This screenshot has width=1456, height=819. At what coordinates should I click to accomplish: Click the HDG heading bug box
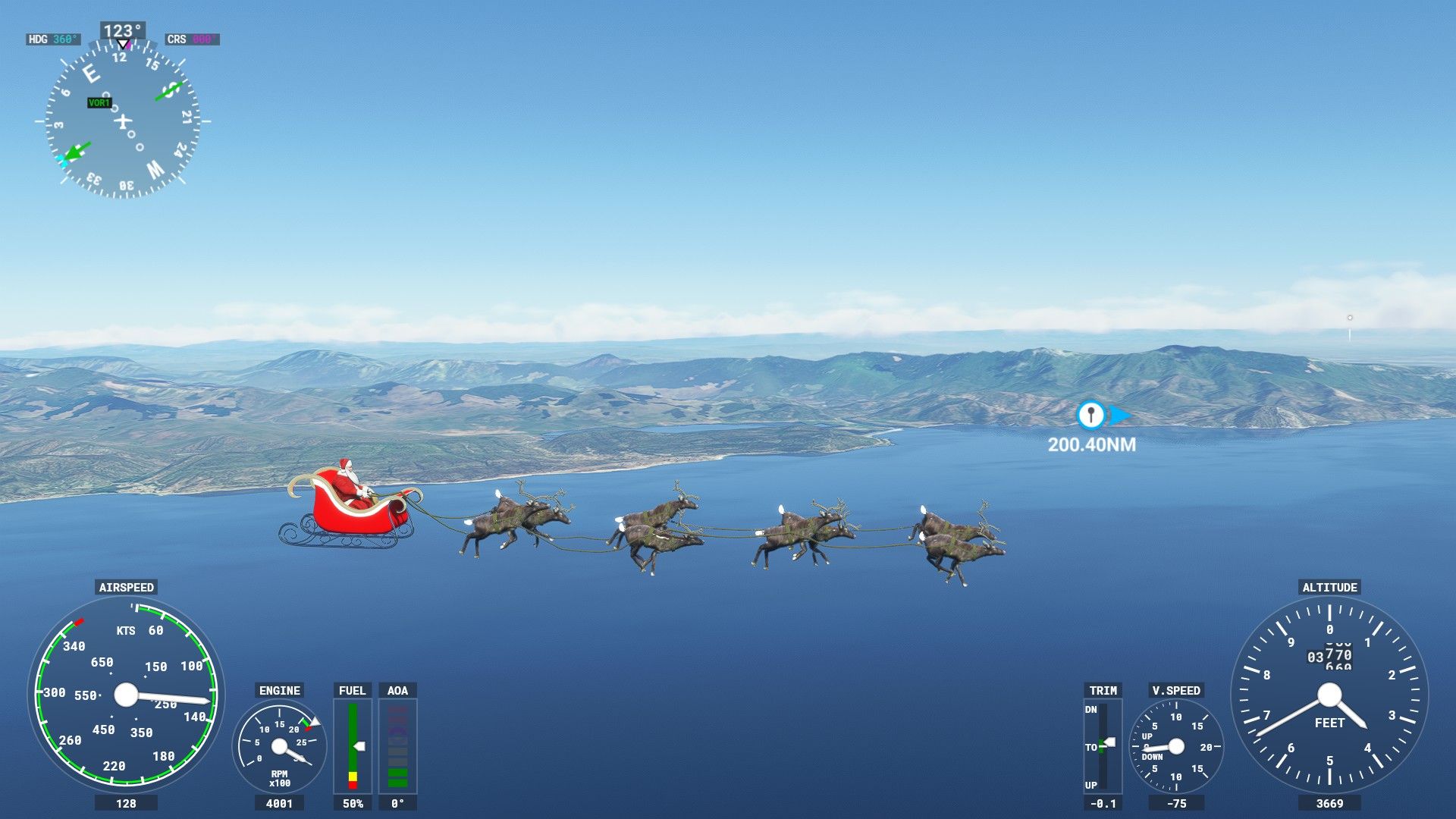(53, 39)
